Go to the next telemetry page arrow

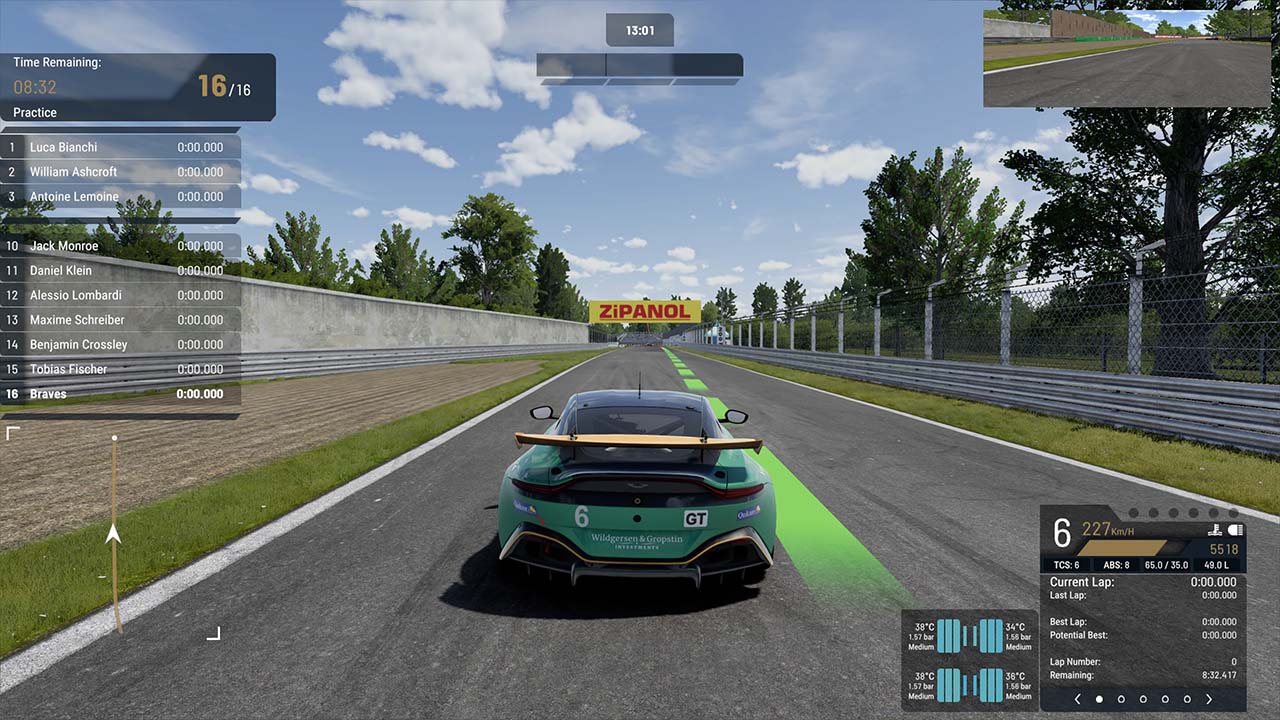[1209, 699]
